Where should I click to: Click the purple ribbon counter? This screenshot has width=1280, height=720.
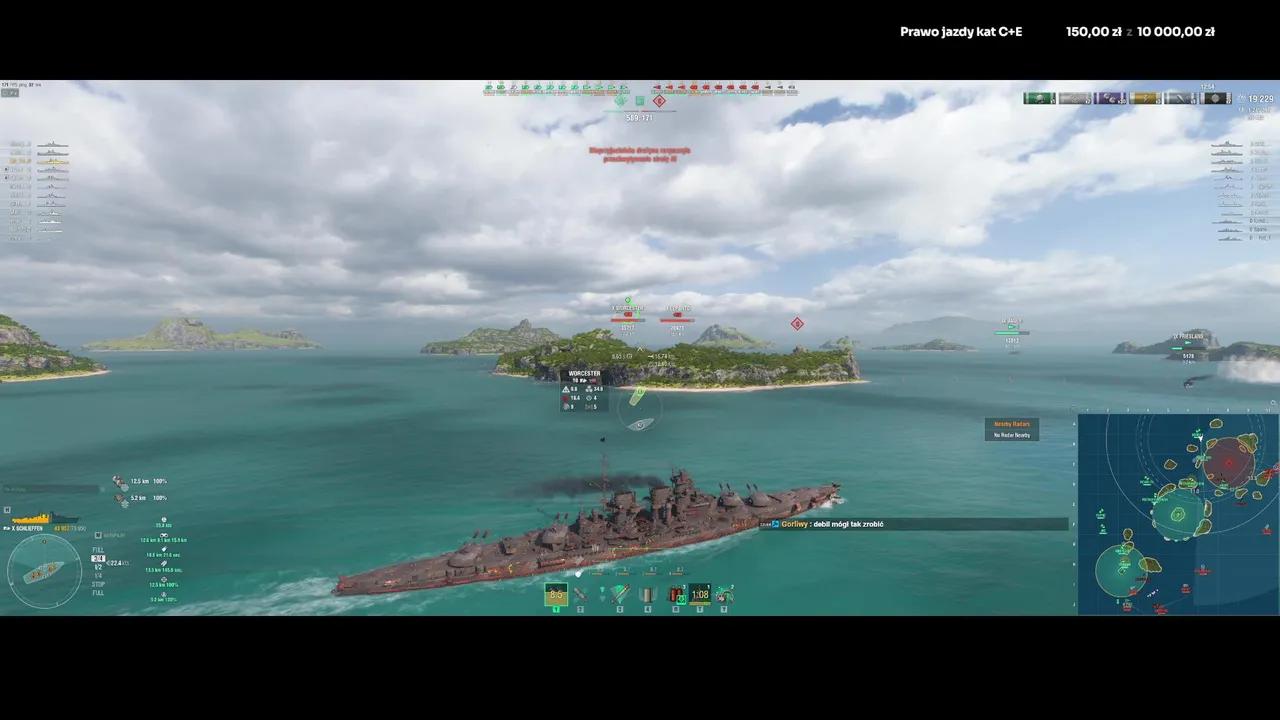1110,98
